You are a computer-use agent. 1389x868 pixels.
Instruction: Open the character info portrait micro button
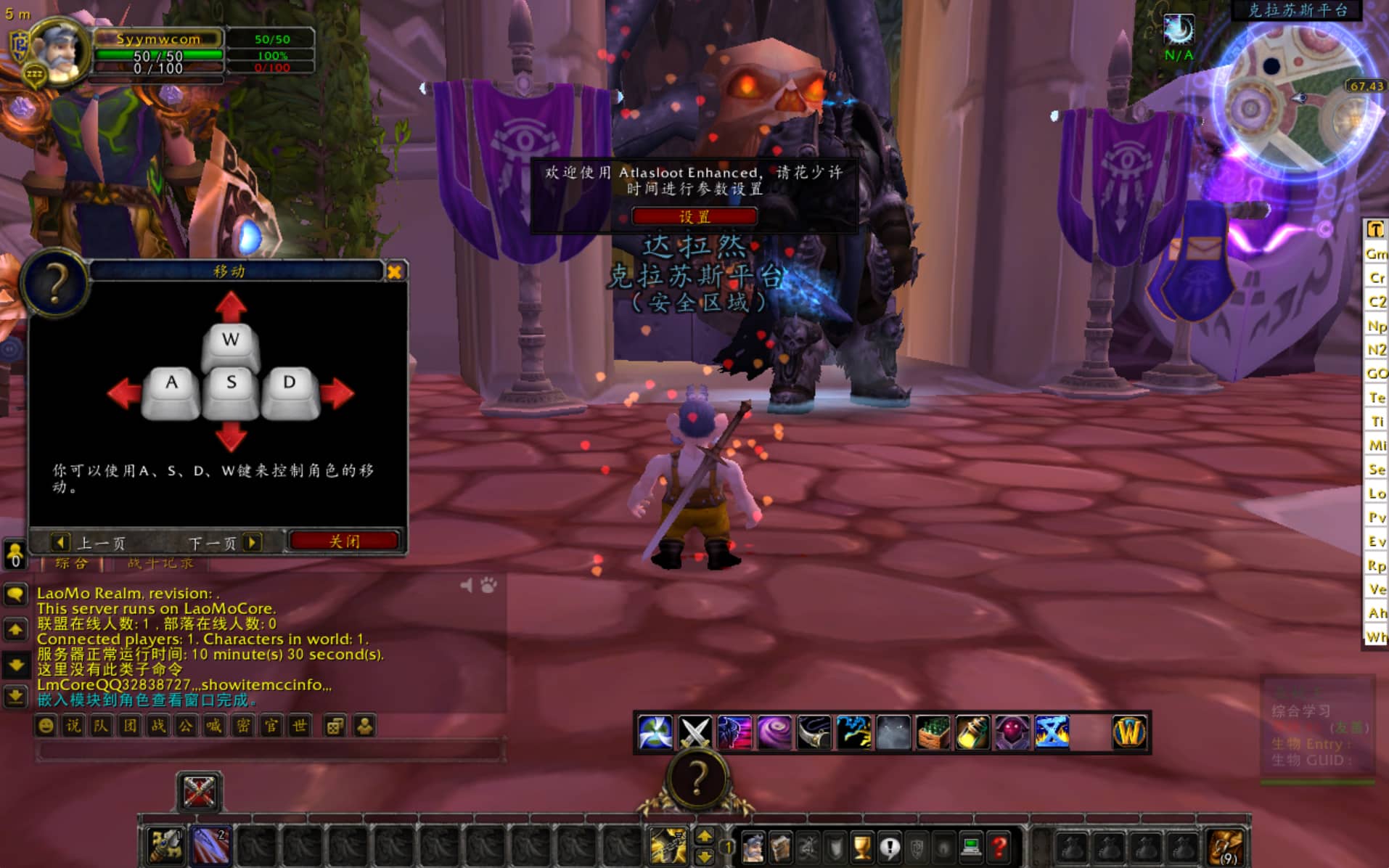(753, 847)
